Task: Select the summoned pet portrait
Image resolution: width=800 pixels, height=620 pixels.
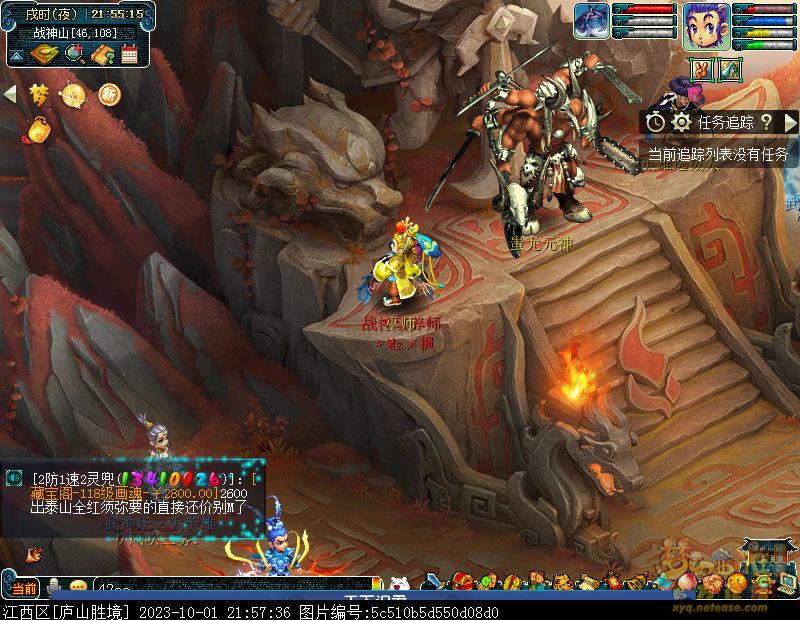Action: tap(592, 22)
